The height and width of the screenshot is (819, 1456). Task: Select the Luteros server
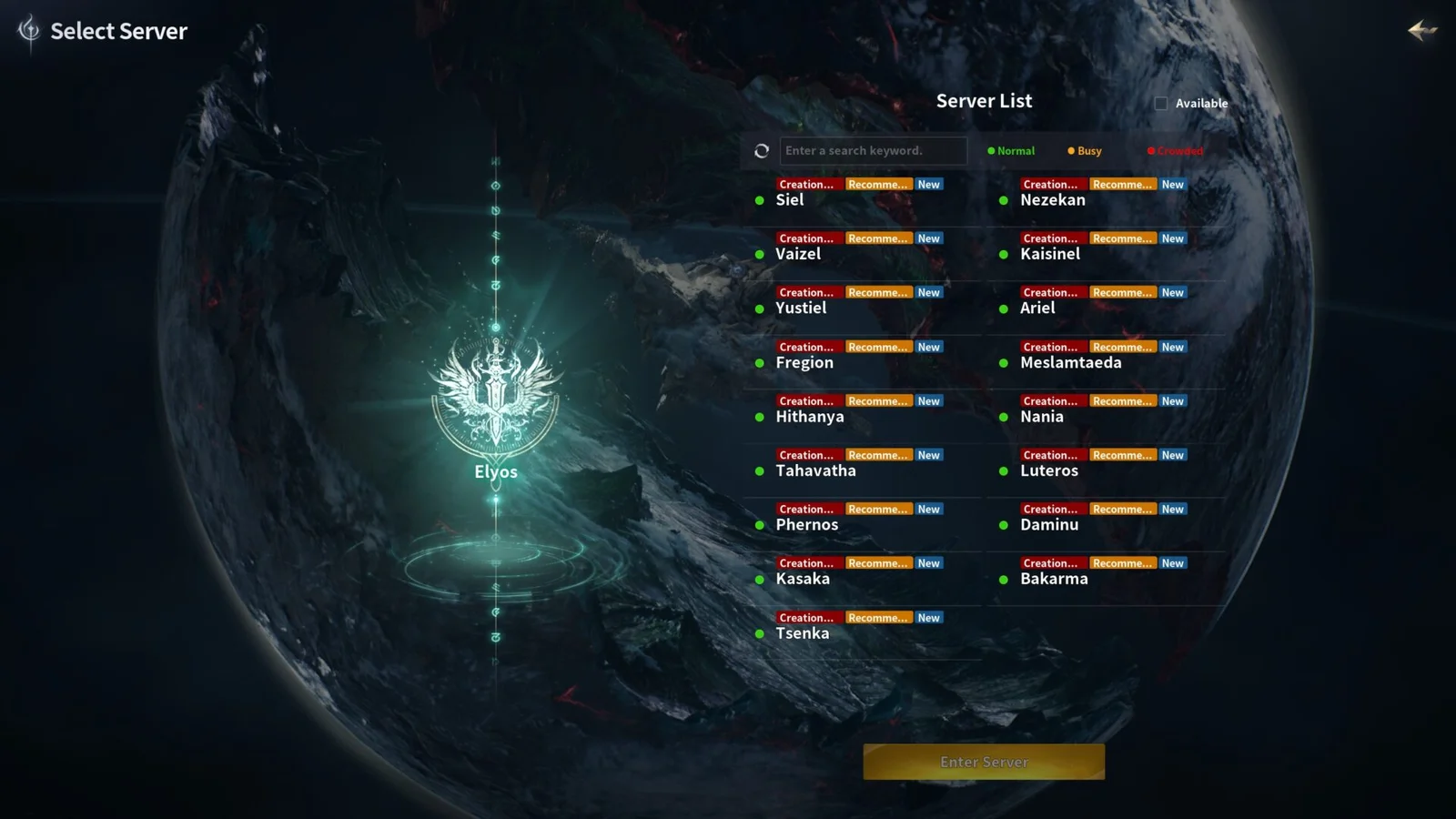pyautogui.click(x=1049, y=470)
